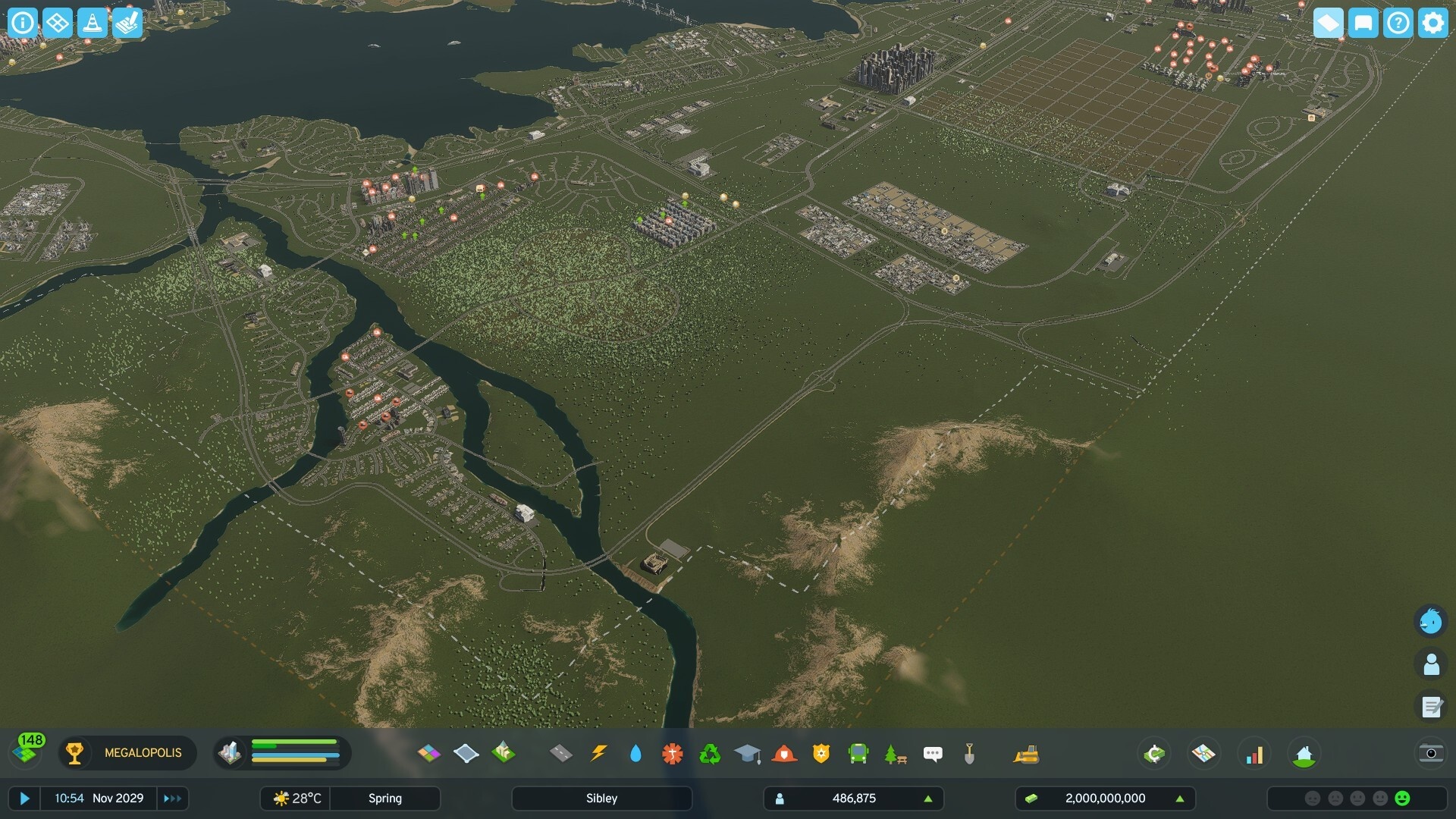Open the garbage recycling menu

pos(710,753)
